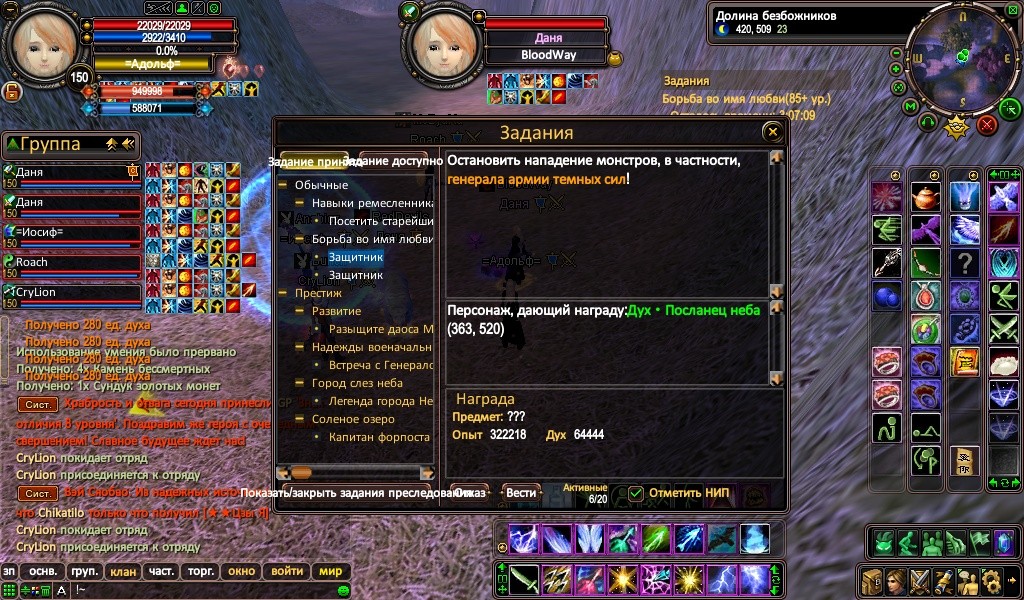Click the Вести quest navigation button
The image size is (1024, 600).
tap(520, 493)
